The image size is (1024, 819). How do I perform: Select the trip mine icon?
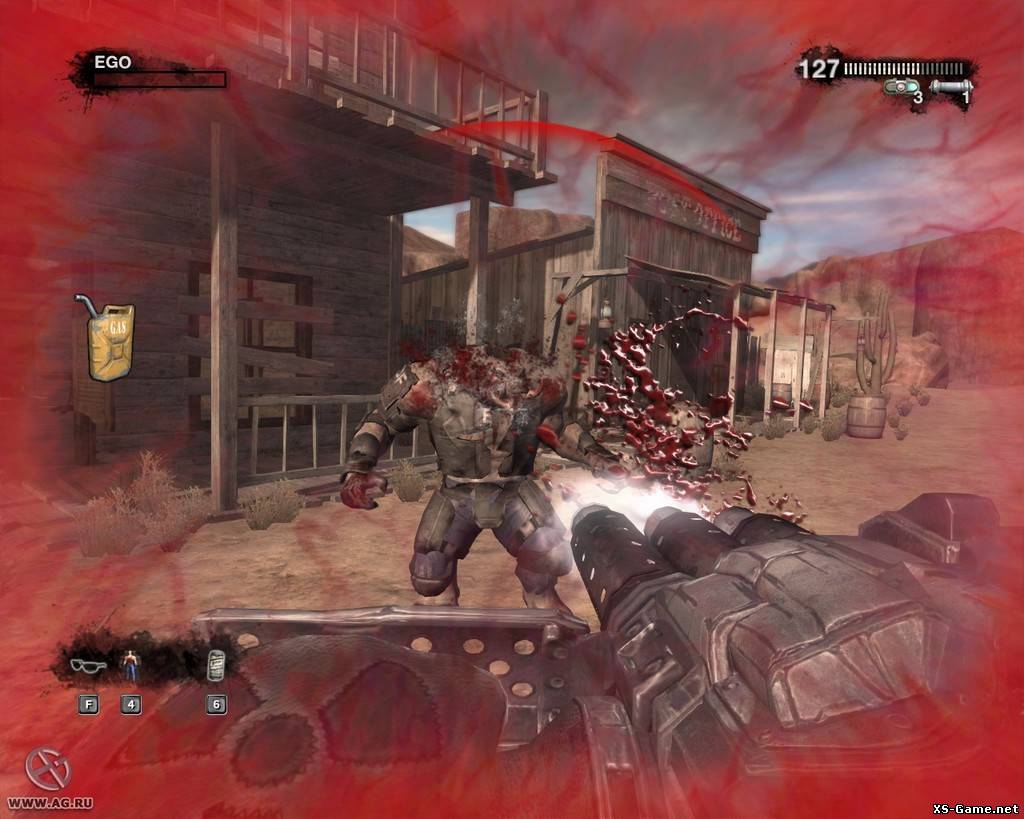(901, 88)
